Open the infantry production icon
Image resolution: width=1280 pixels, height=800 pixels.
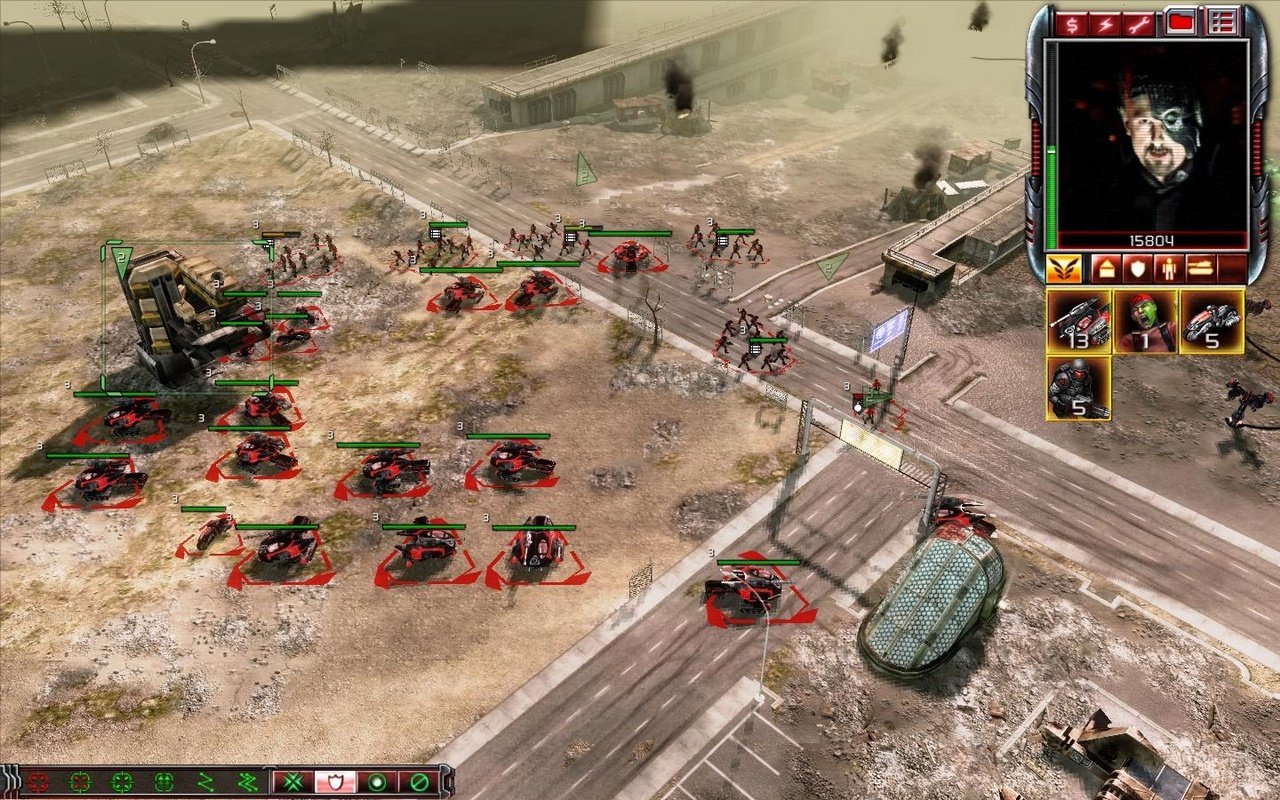tap(1170, 267)
